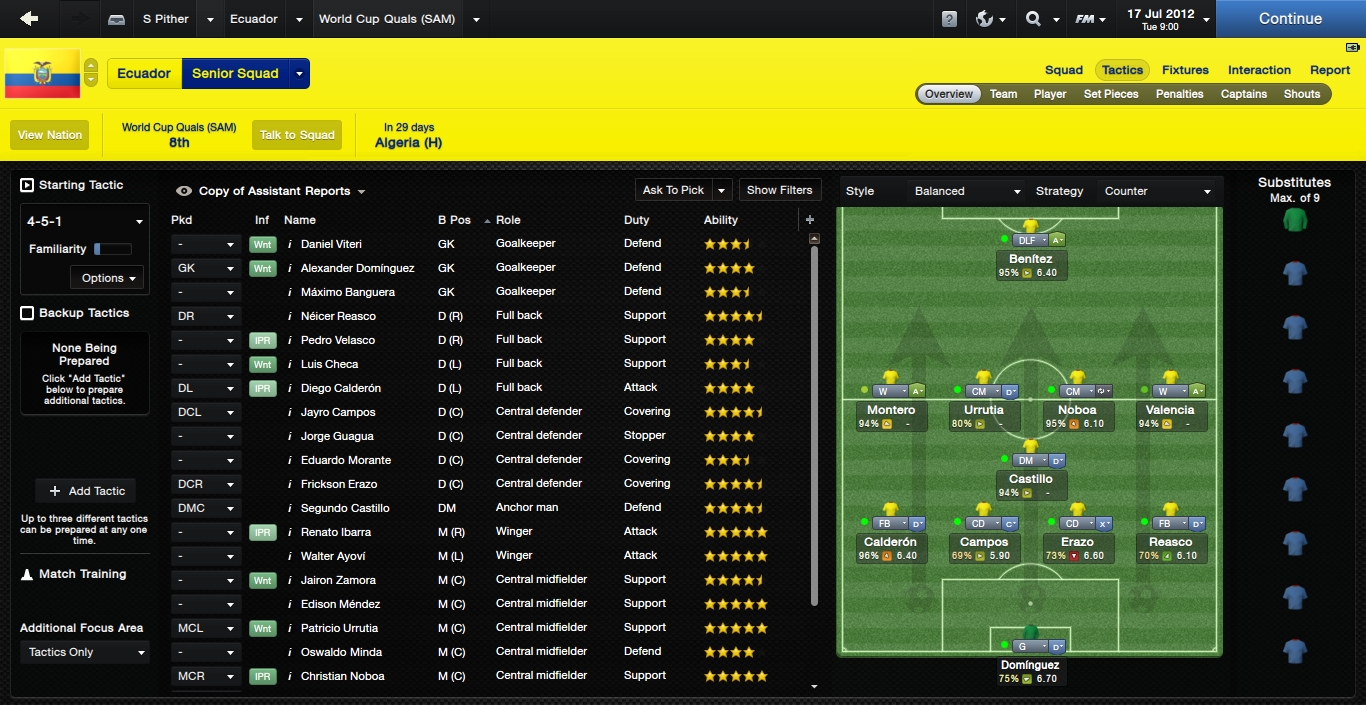Viewport: 1366px width, 705px height.
Task: Click the Continue button
Action: [x=1290, y=19]
